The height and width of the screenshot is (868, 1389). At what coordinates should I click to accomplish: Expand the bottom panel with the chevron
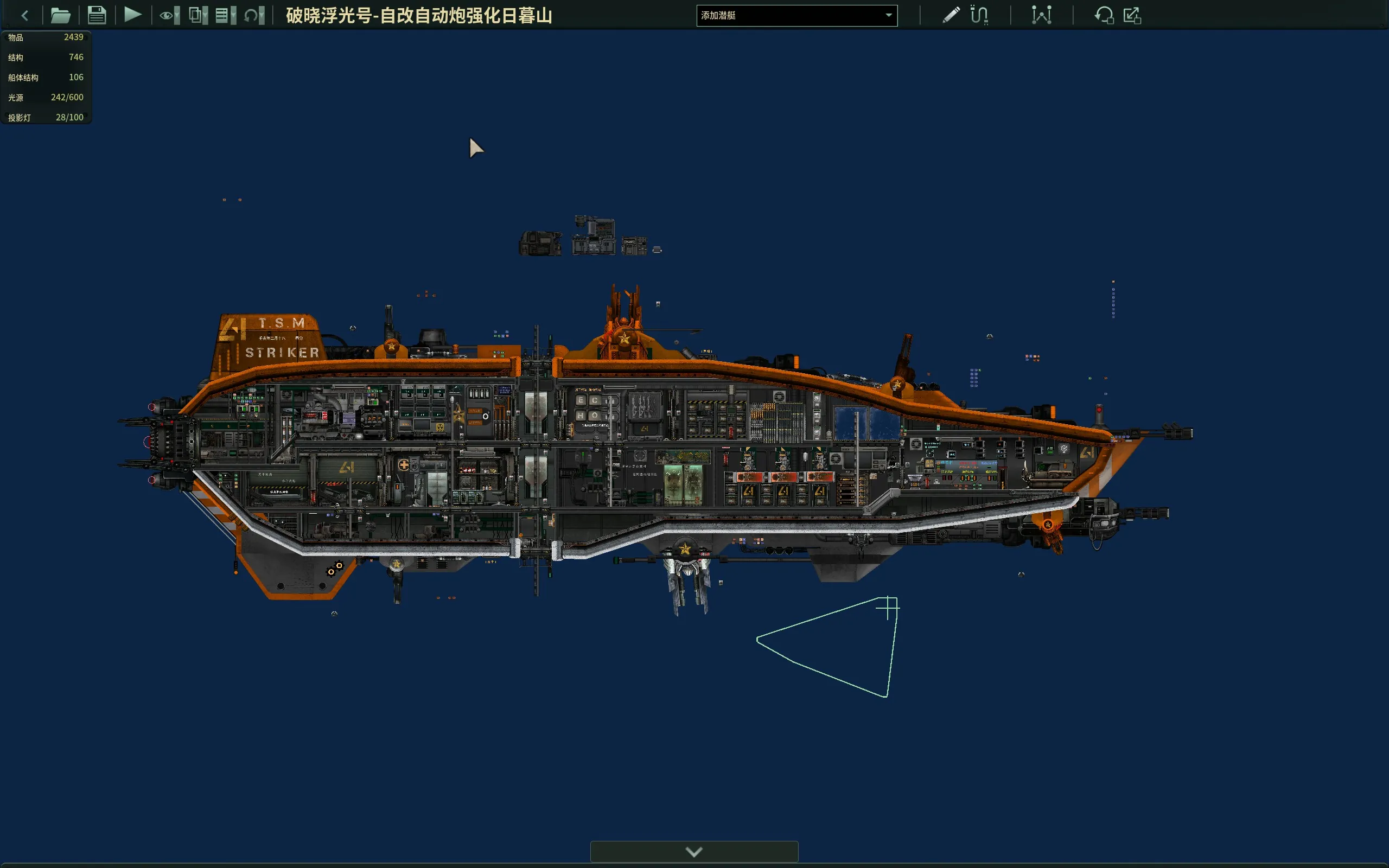694,852
